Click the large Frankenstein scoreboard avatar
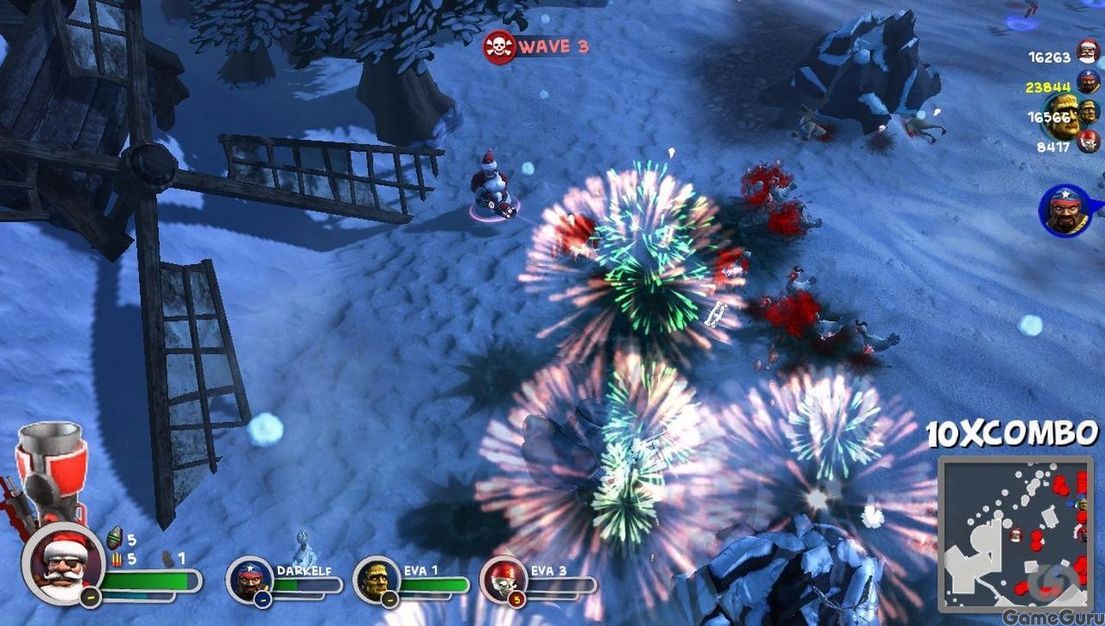 pyautogui.click(x=1062, y=118)
